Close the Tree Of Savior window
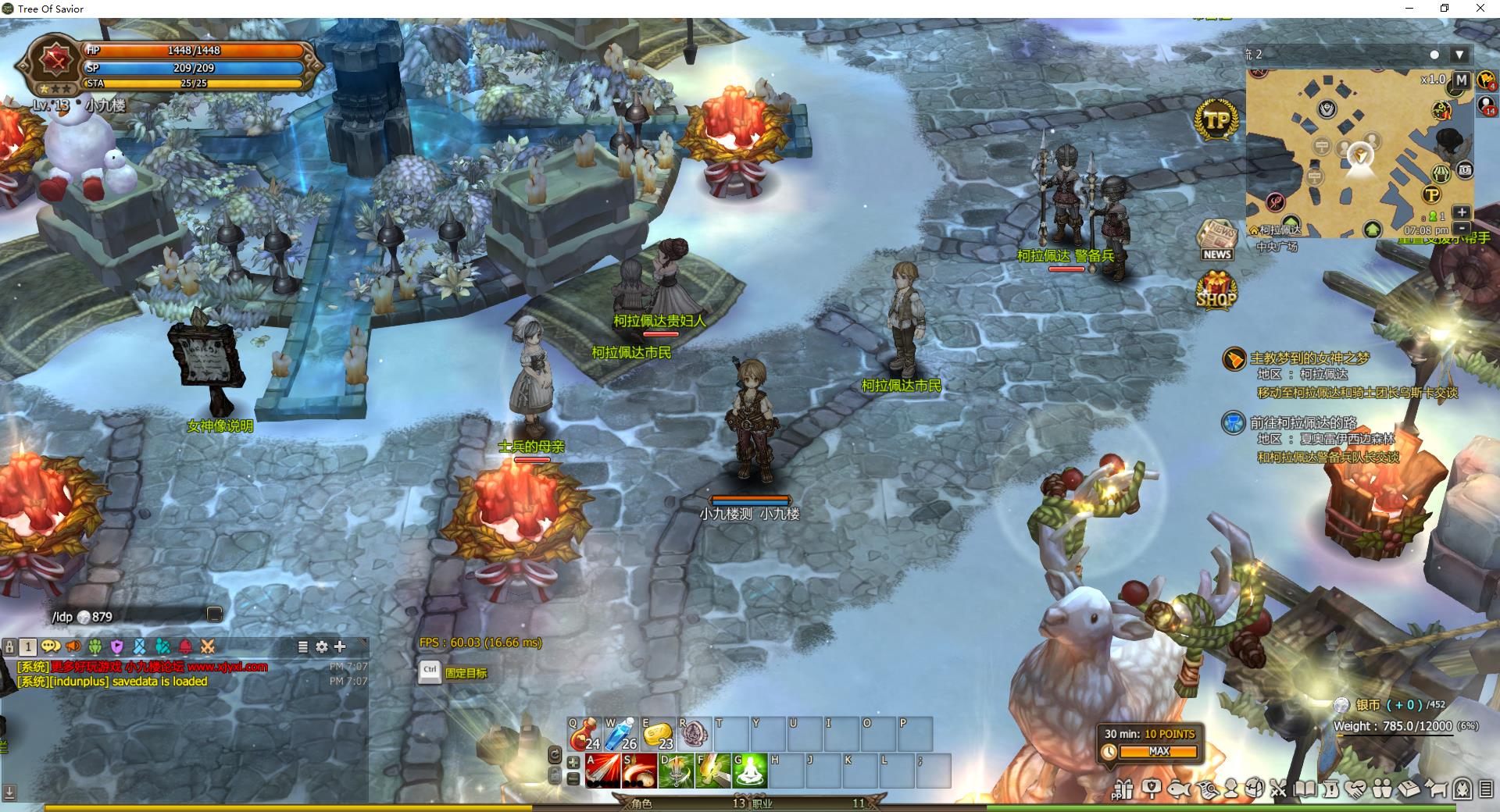The image size is (1500, 812). point(1480,9)
